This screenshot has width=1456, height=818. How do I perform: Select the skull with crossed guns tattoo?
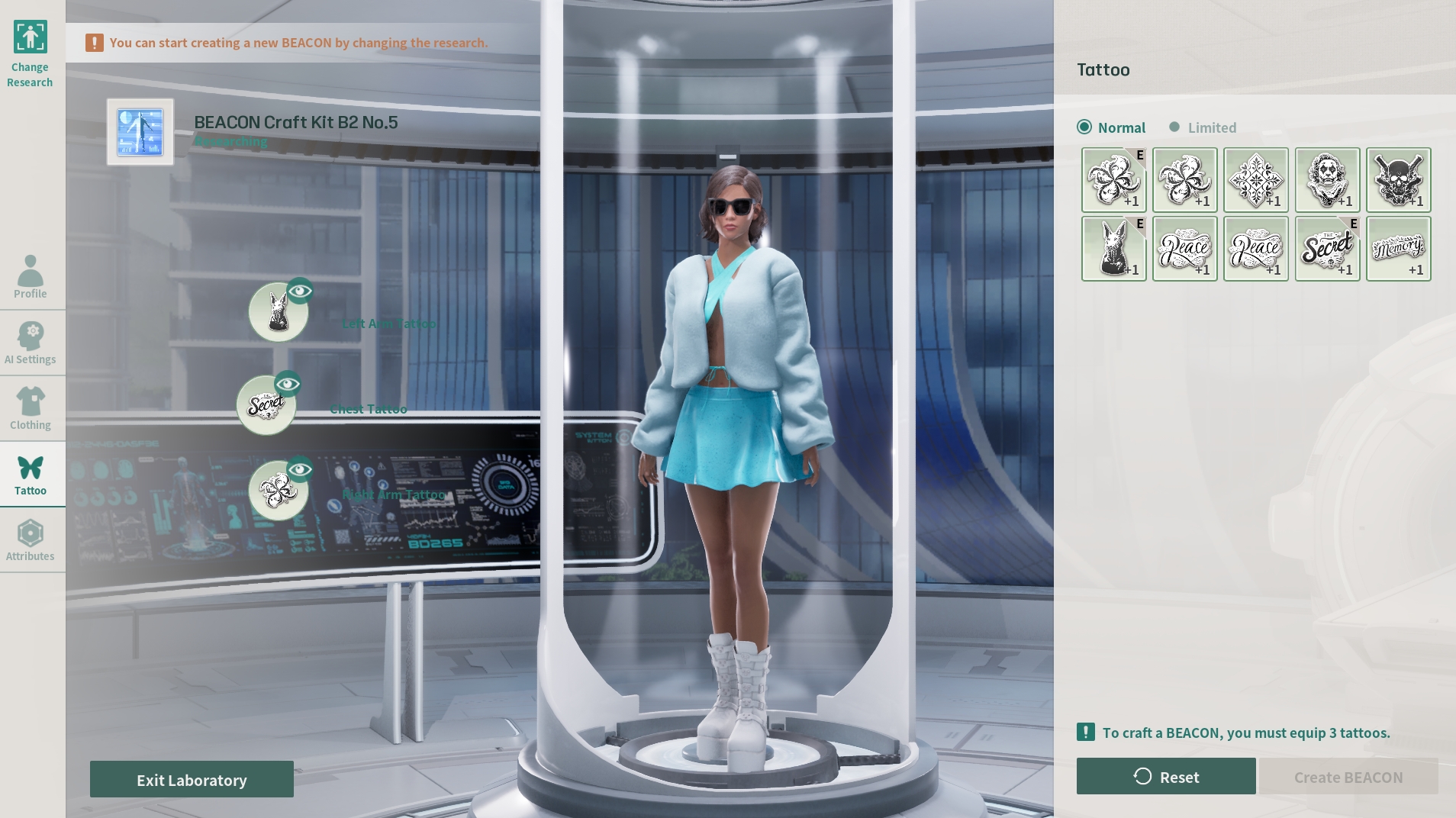(x=1398, y=180)
